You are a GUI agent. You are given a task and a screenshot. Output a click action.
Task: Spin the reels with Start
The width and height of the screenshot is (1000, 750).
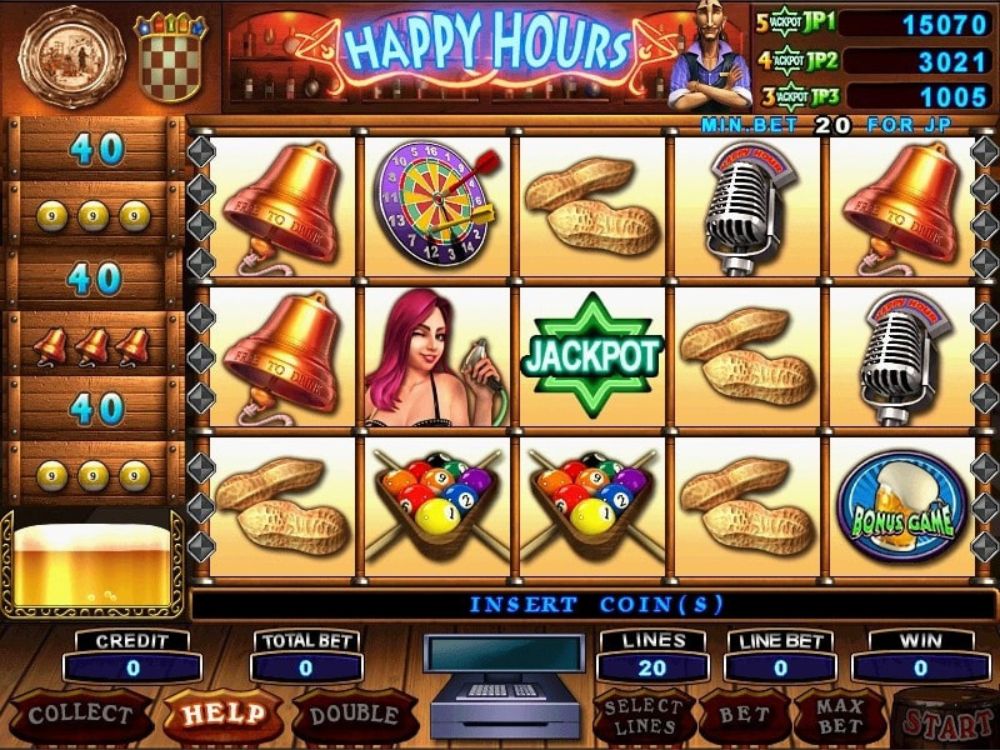948,720
